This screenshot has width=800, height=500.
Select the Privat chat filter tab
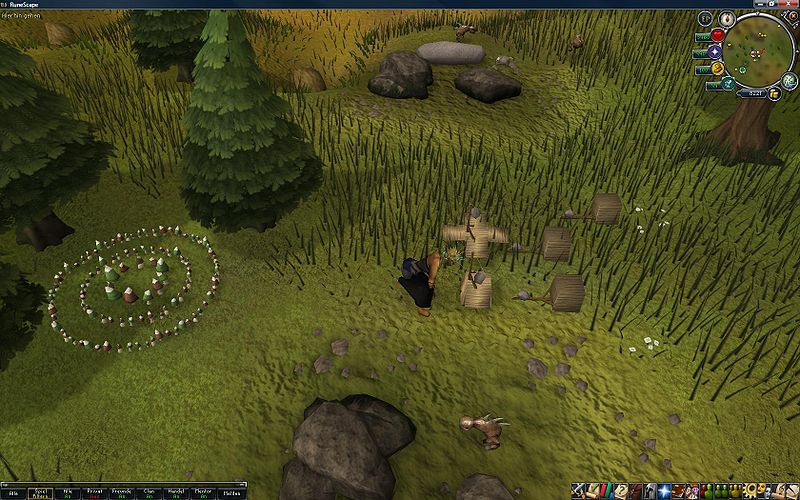click(x=93, y=493)
